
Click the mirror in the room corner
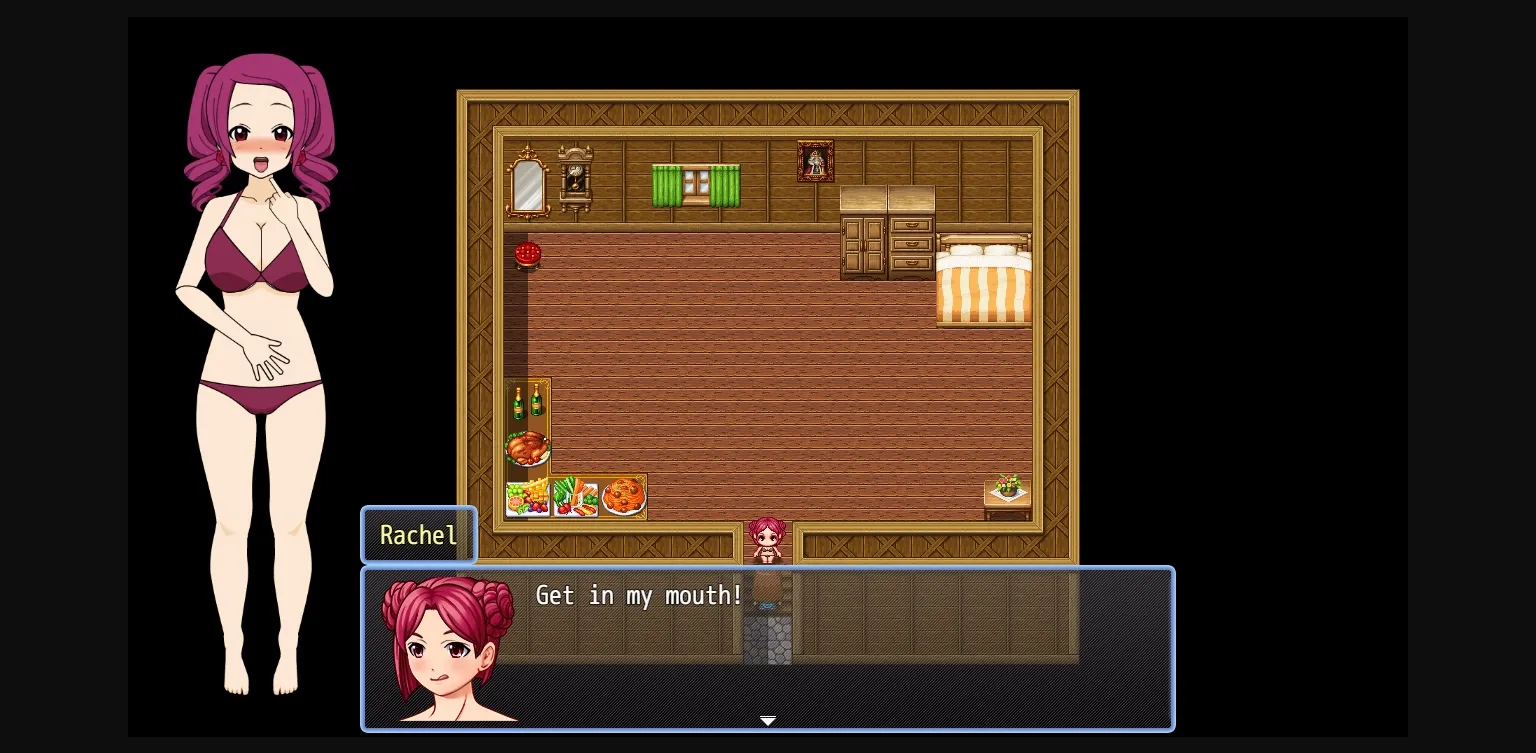(x=527, y=184)
